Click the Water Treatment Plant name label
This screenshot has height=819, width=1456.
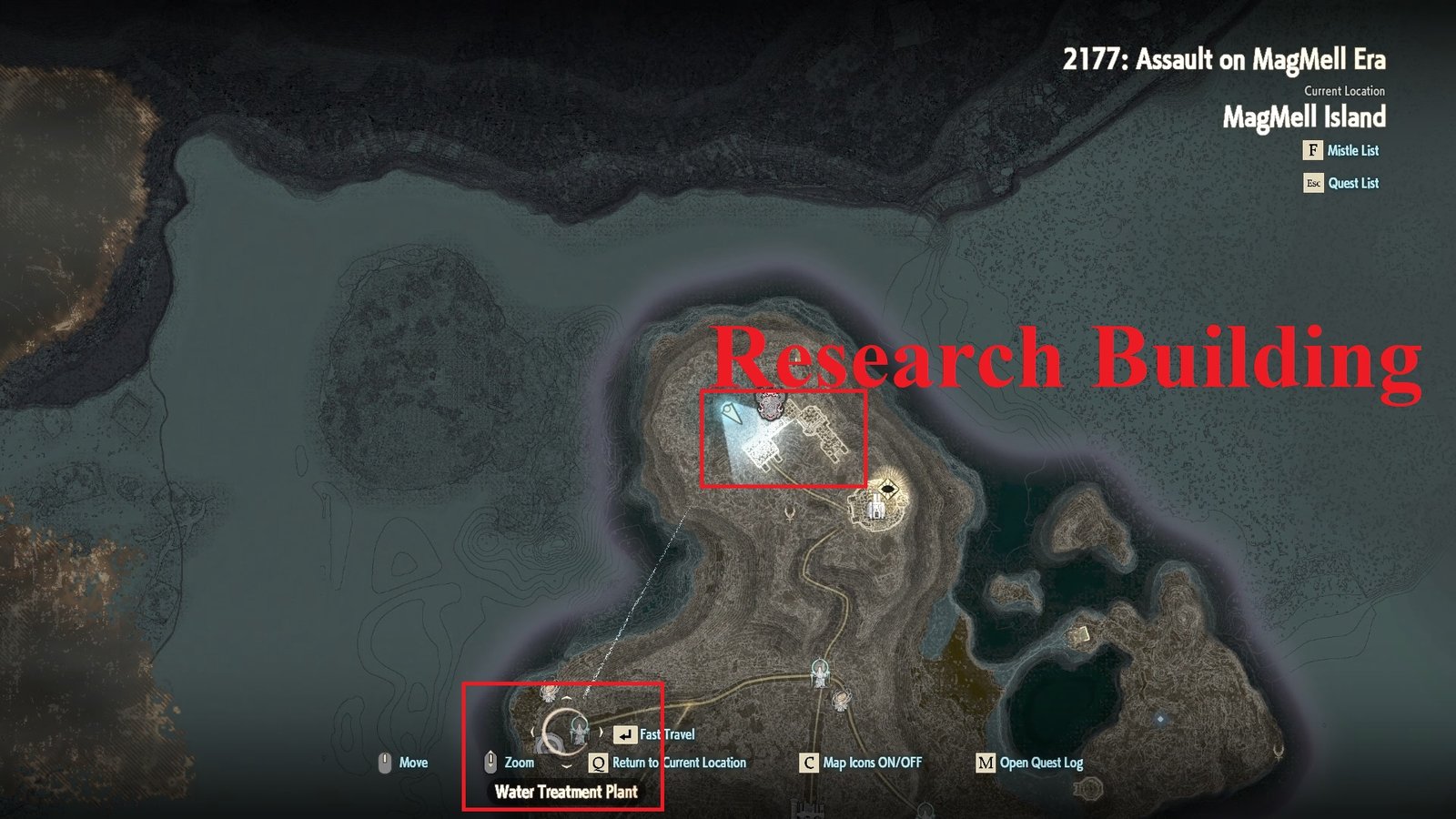coord(567,790)
